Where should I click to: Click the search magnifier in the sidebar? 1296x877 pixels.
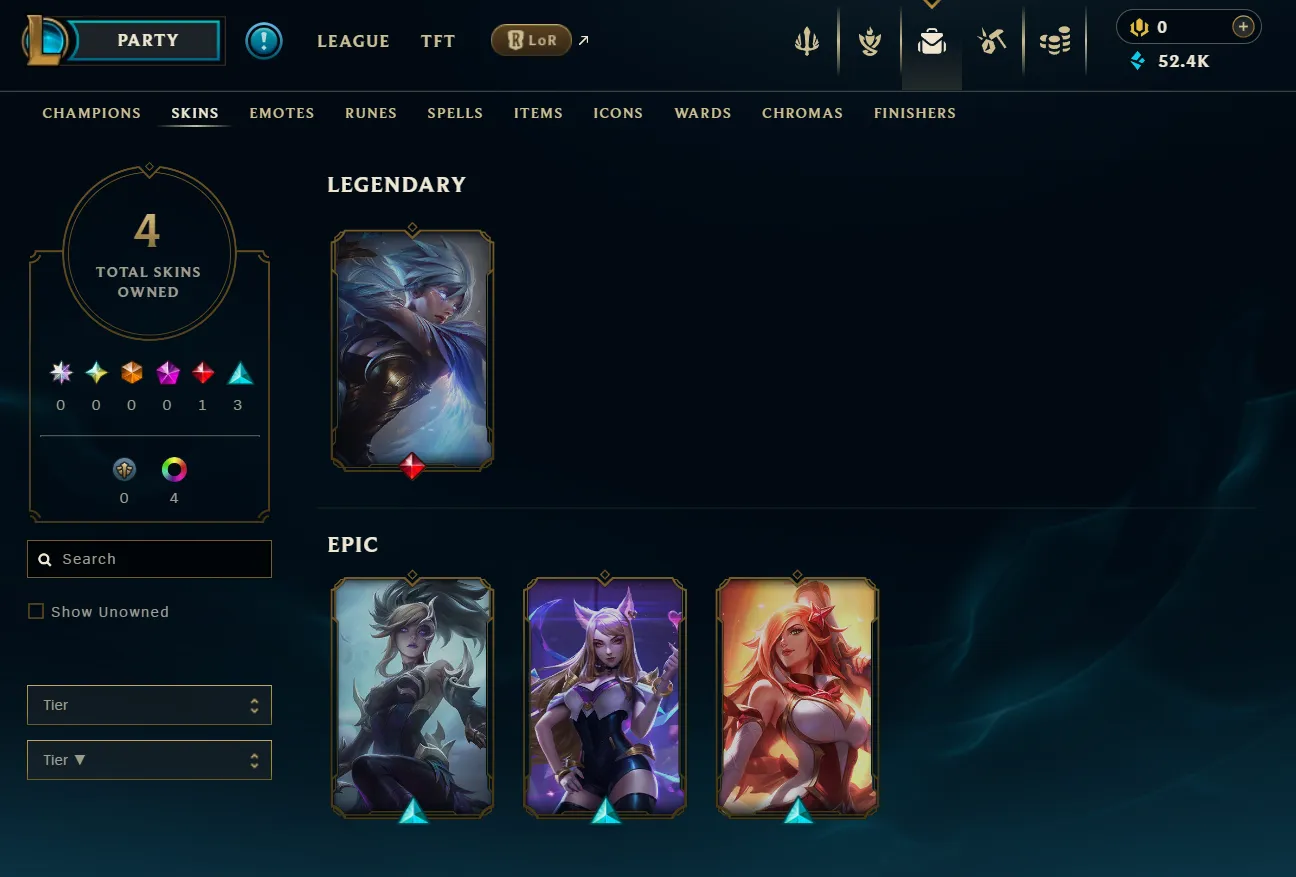coord(45,558)
